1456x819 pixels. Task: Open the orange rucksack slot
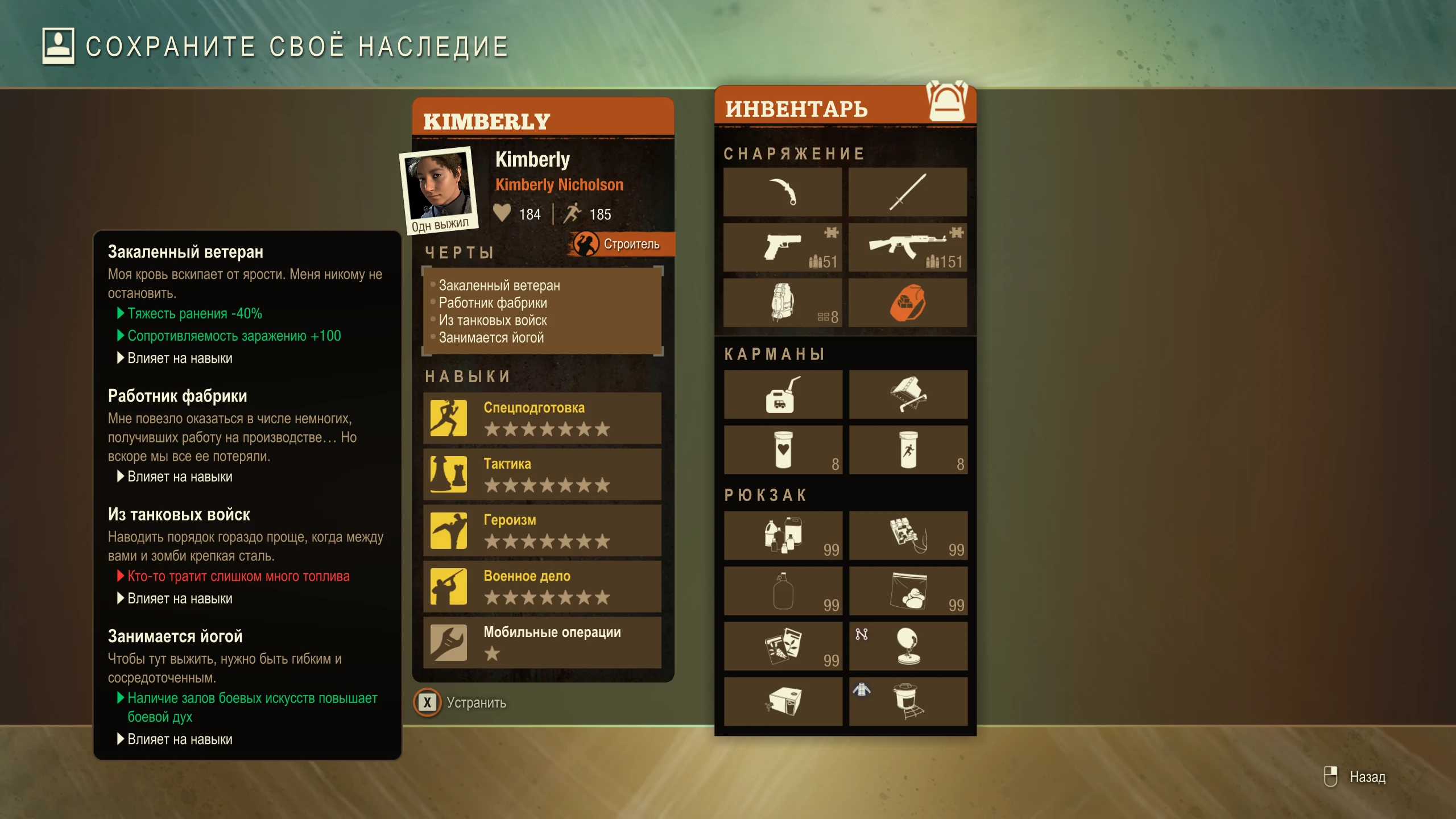coord(909,303)
